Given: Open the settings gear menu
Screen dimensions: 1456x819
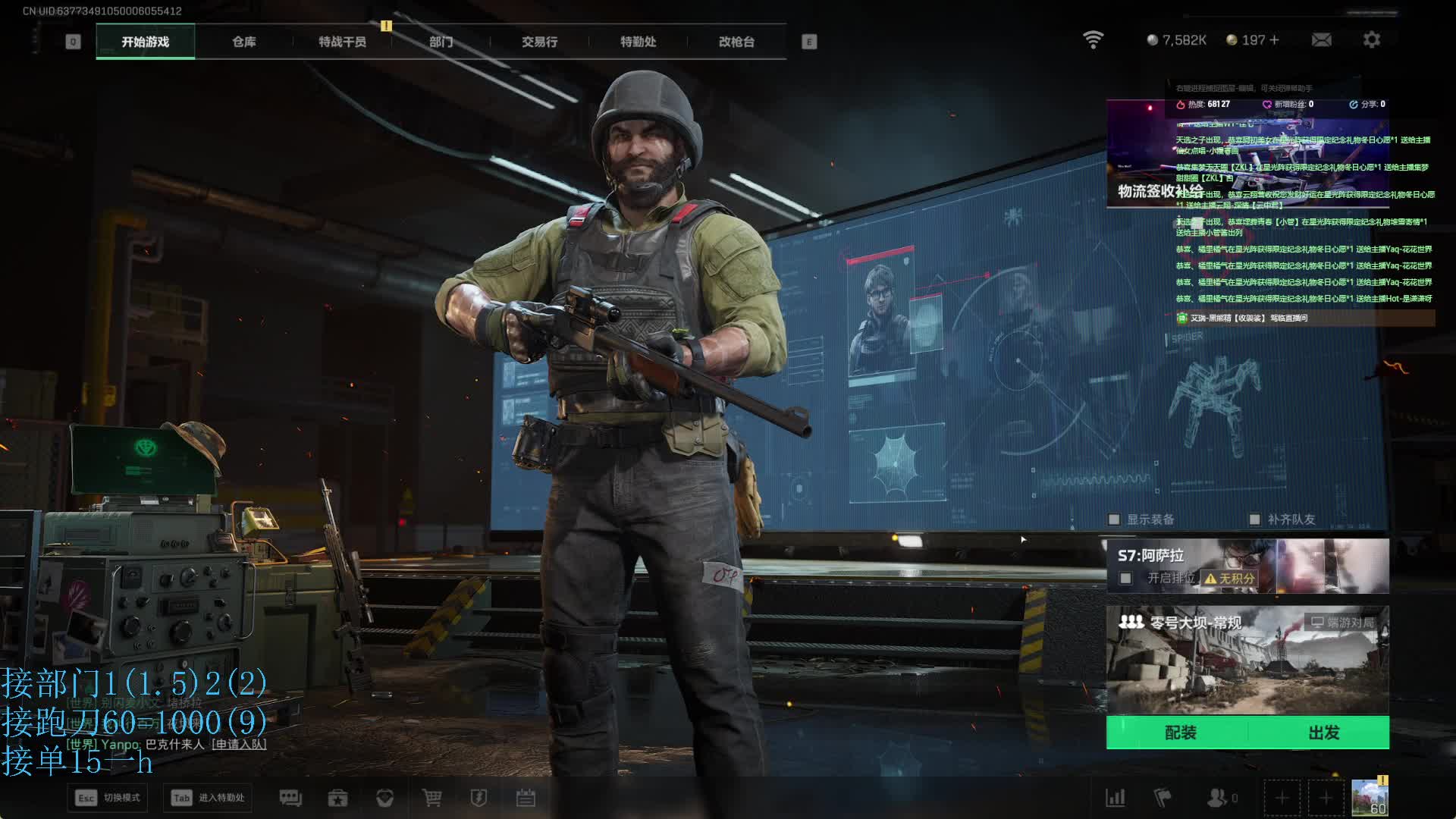Looking at the screenshot, I should [1371, 39].
